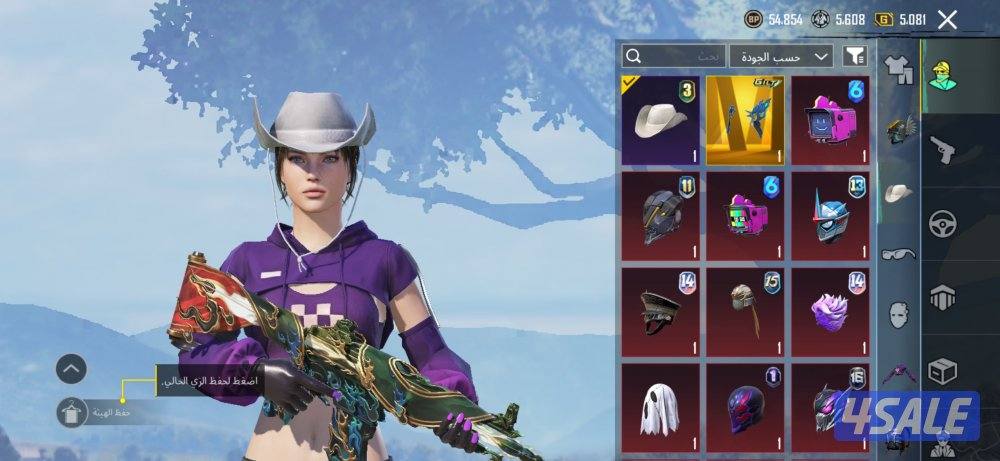Open the sort-by-quality dropdown
Image resolution: width=1000 pixels, height=461 pixels.
pyautogui.click(x=781, y=56)
